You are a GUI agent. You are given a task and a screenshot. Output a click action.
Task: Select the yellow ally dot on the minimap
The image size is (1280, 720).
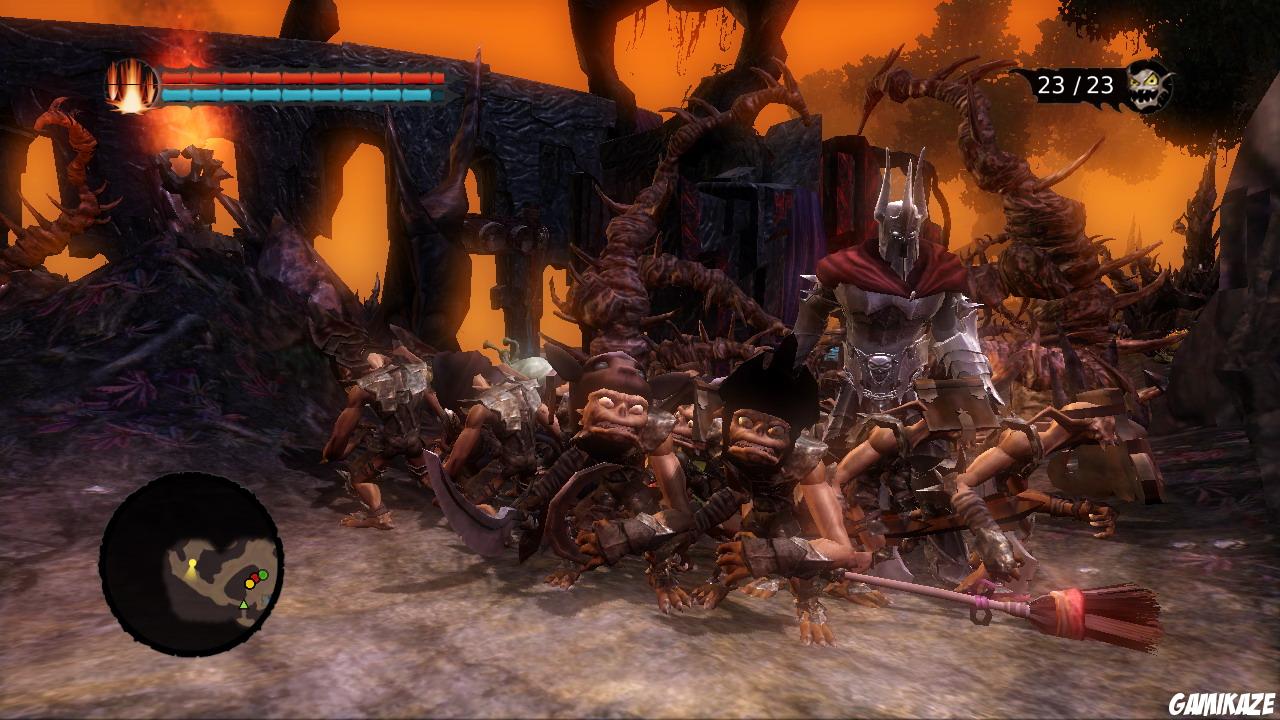pyautogui.click(x=250, y=583)
